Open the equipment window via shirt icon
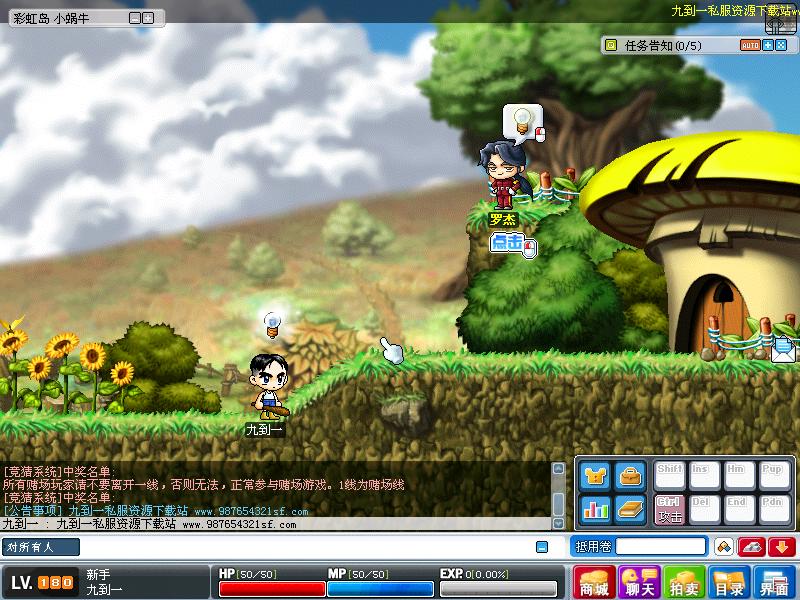Viewport: 800px width, 600px height. click(x=595, y=477)
